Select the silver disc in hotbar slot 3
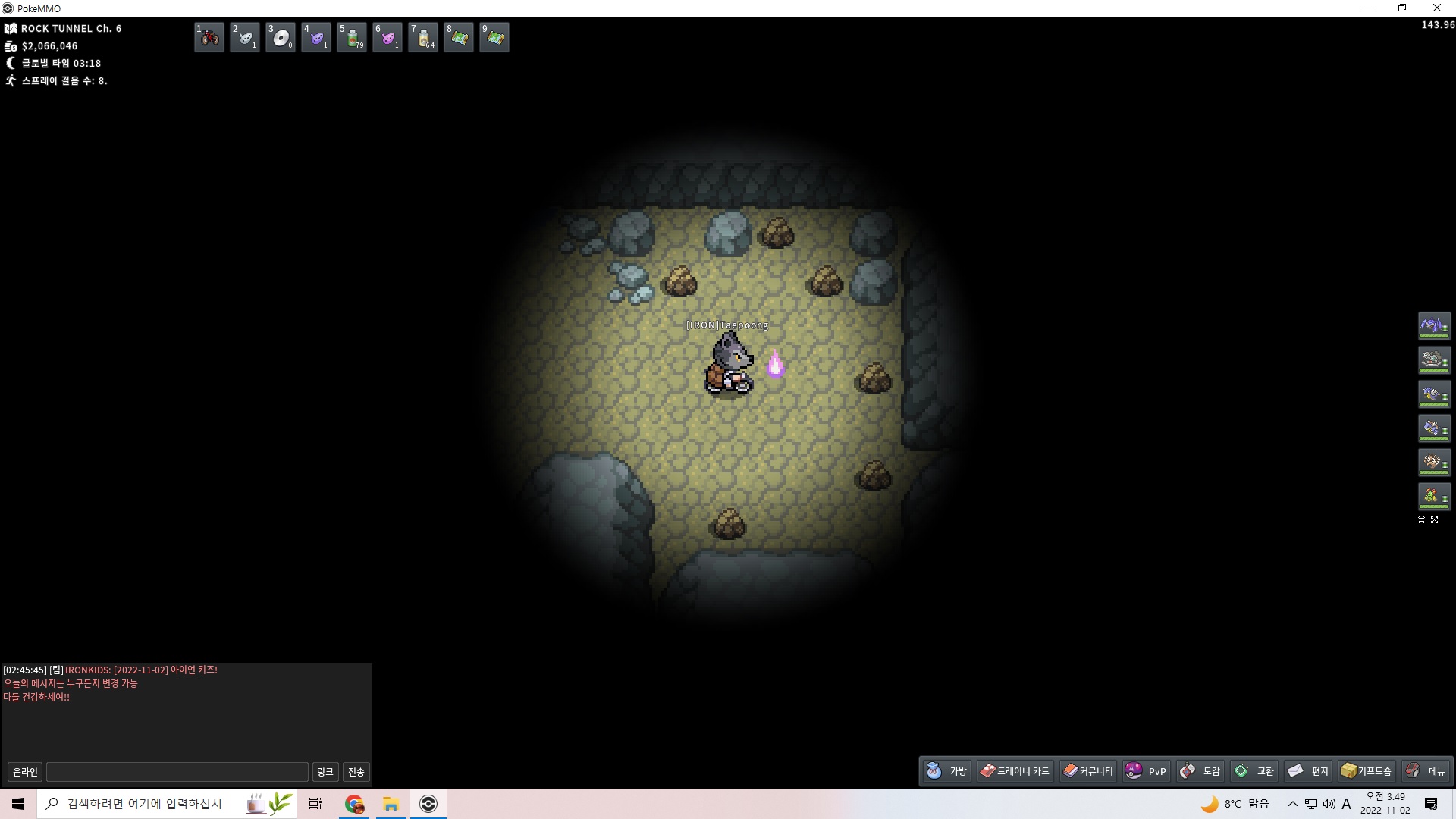Screen dimensions: 1456x819 (281, 37)
